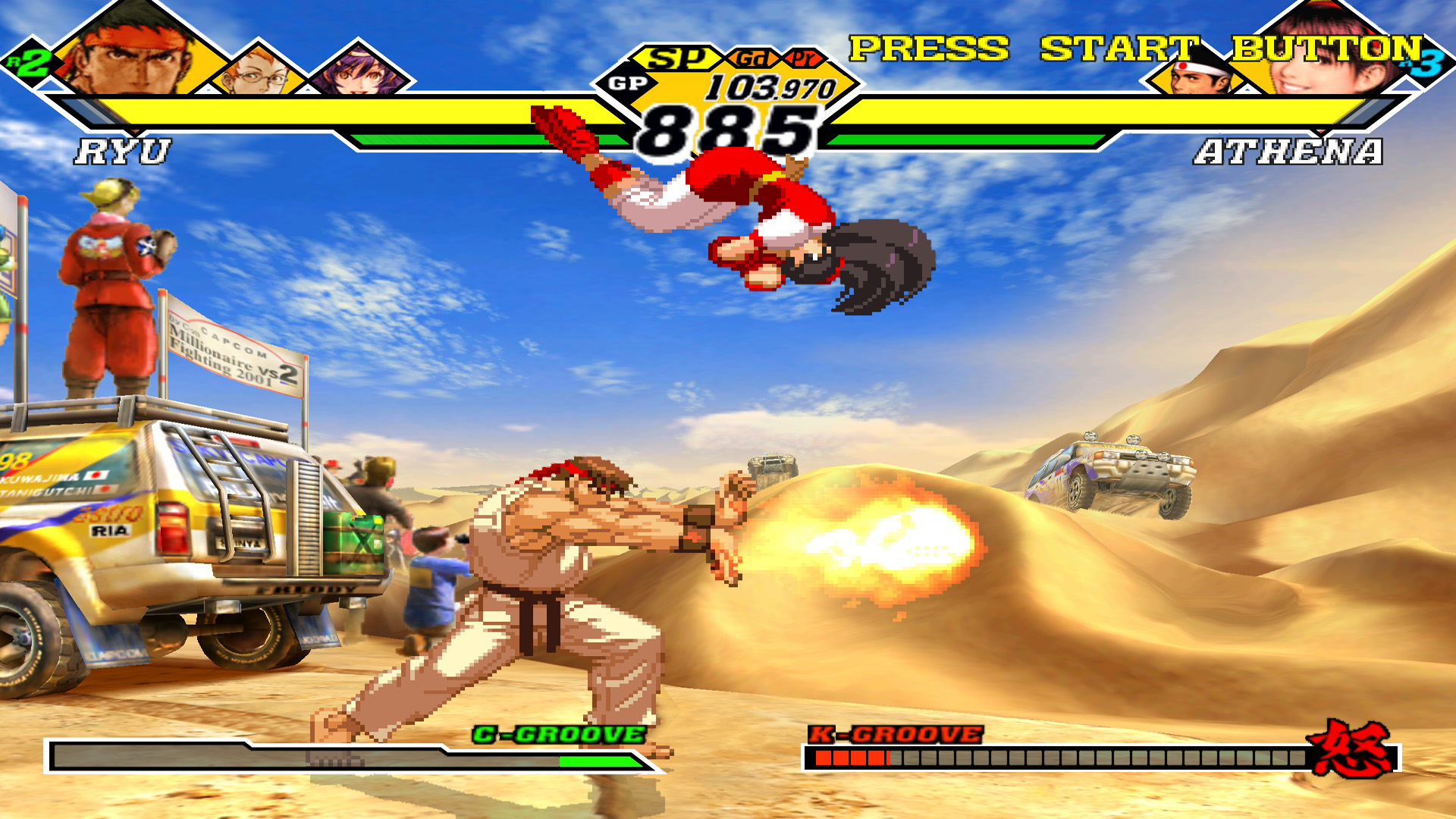This screenshot has height=819, width=1456.
Task: Choose the purple-haired teammate portrait
Action: tap(356, 72)
